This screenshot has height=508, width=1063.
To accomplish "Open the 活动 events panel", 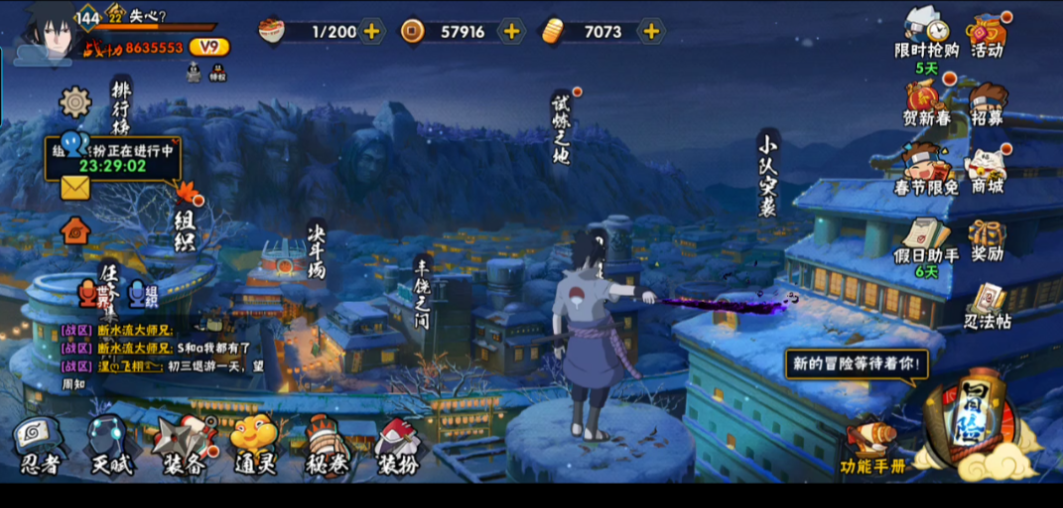I will [988, 33].
